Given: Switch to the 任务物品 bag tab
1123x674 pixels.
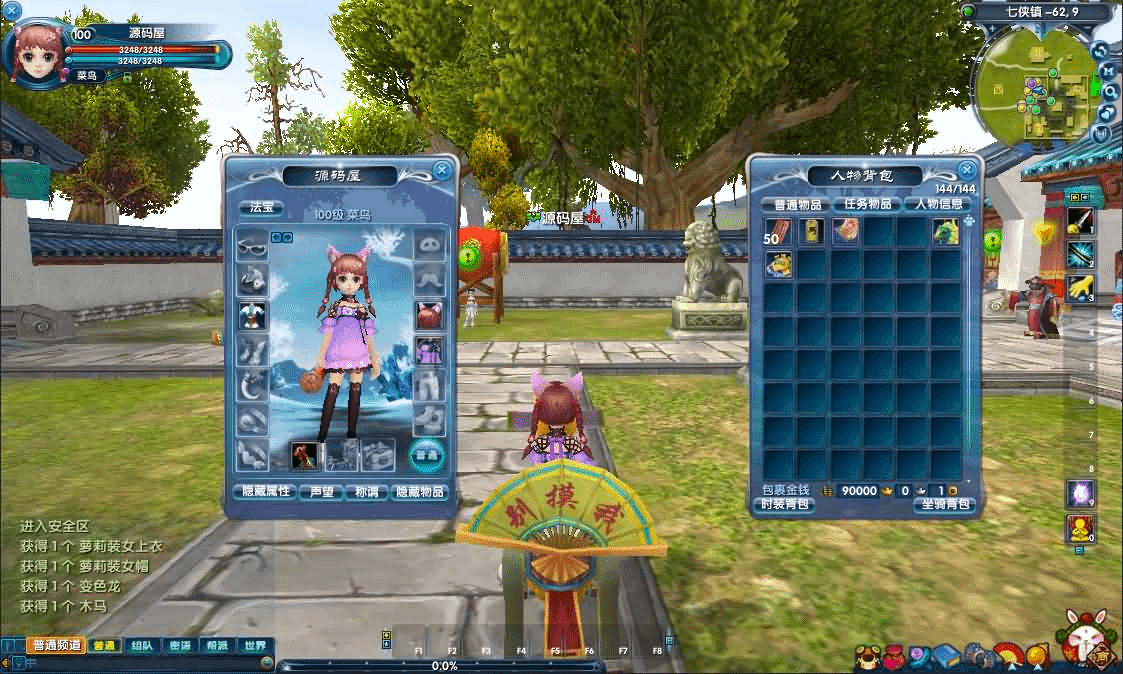Looking at the screenshot, I should [x=867, y=204].
